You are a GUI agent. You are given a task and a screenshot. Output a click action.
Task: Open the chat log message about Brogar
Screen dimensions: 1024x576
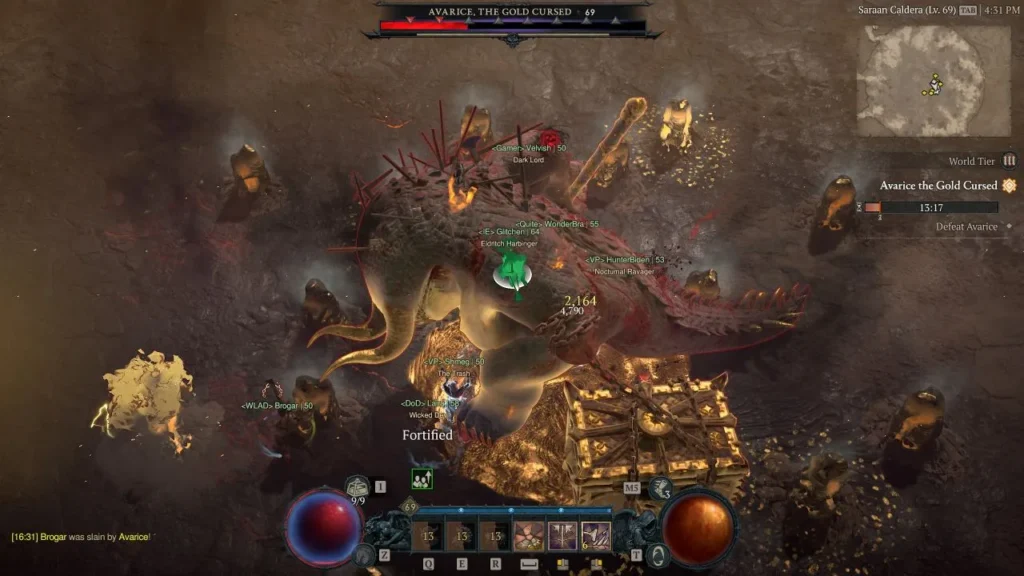(x=80, y=537)
